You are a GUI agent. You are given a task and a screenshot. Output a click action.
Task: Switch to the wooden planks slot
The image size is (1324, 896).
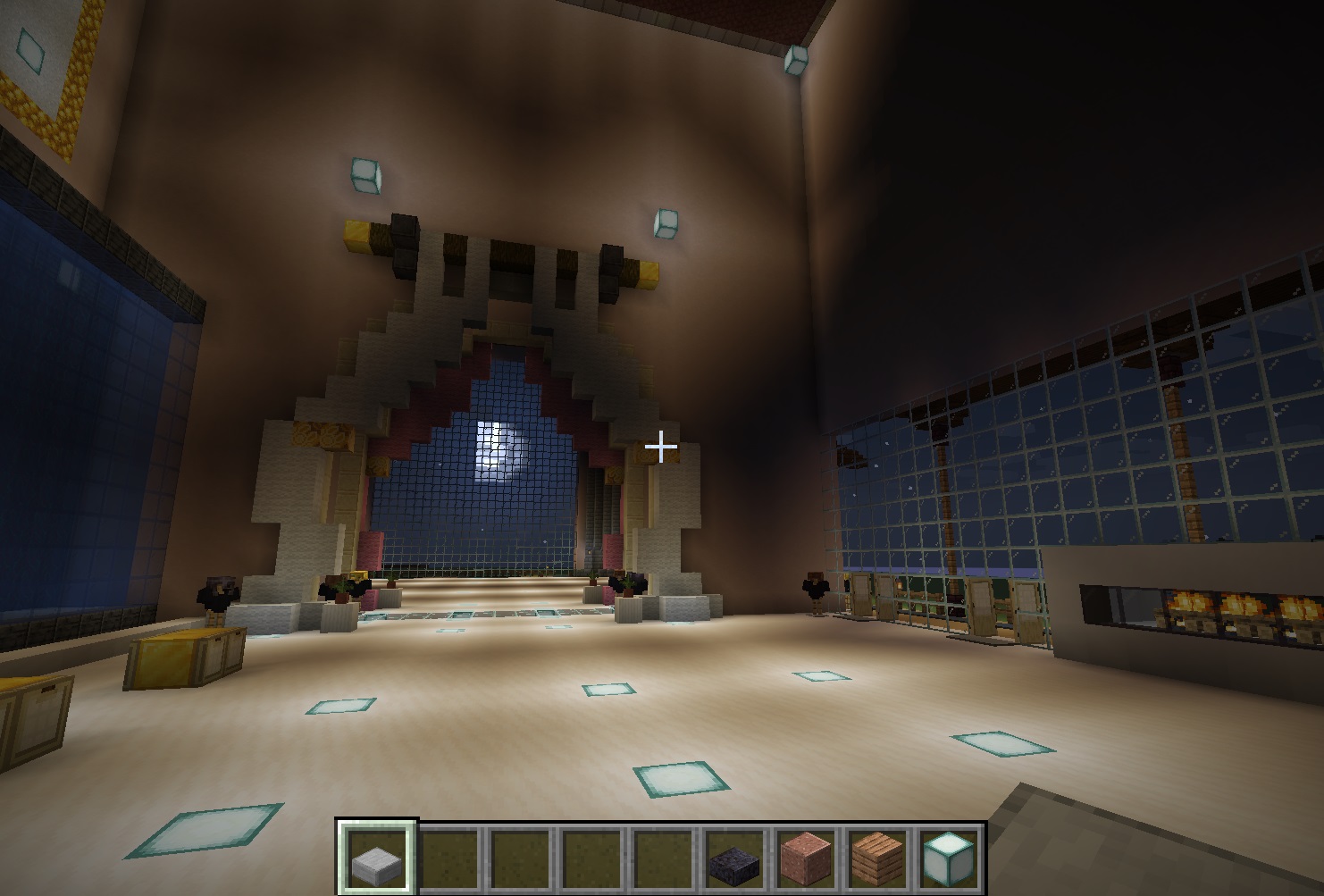(x=876, y=859)
